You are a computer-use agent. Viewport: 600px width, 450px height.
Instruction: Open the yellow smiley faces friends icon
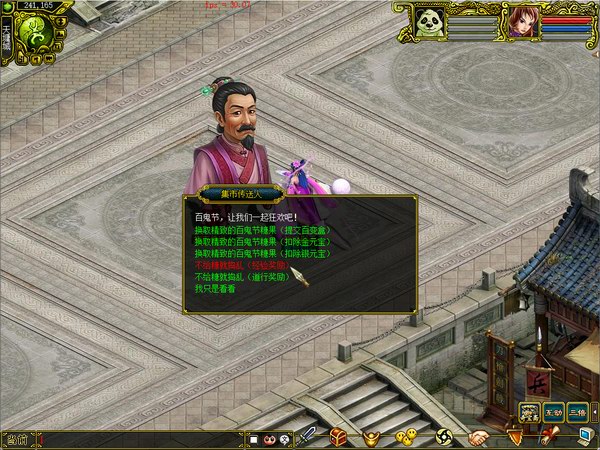coord(406,437)
